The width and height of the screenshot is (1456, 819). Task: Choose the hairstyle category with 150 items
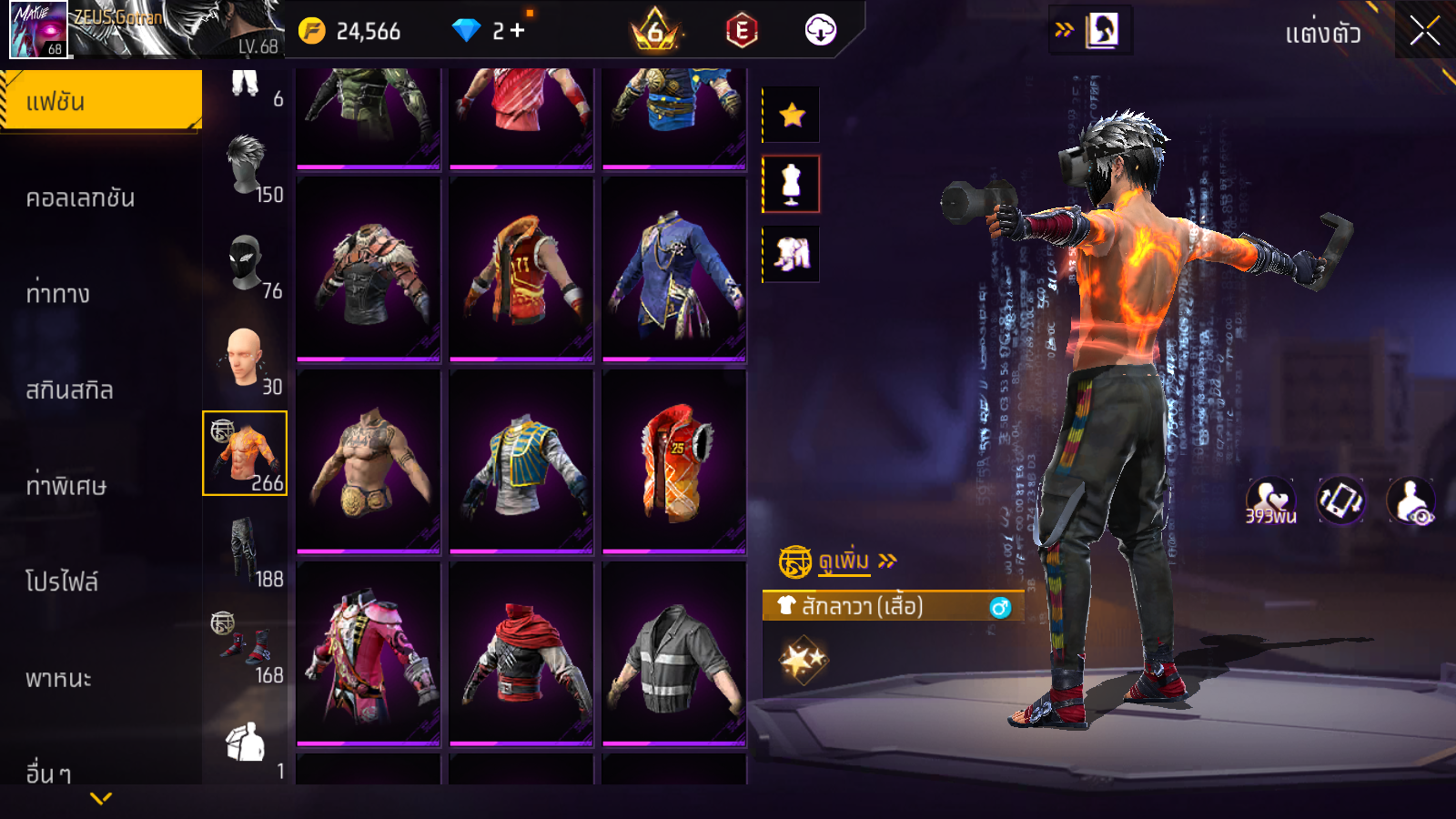(x=246, y=167)
